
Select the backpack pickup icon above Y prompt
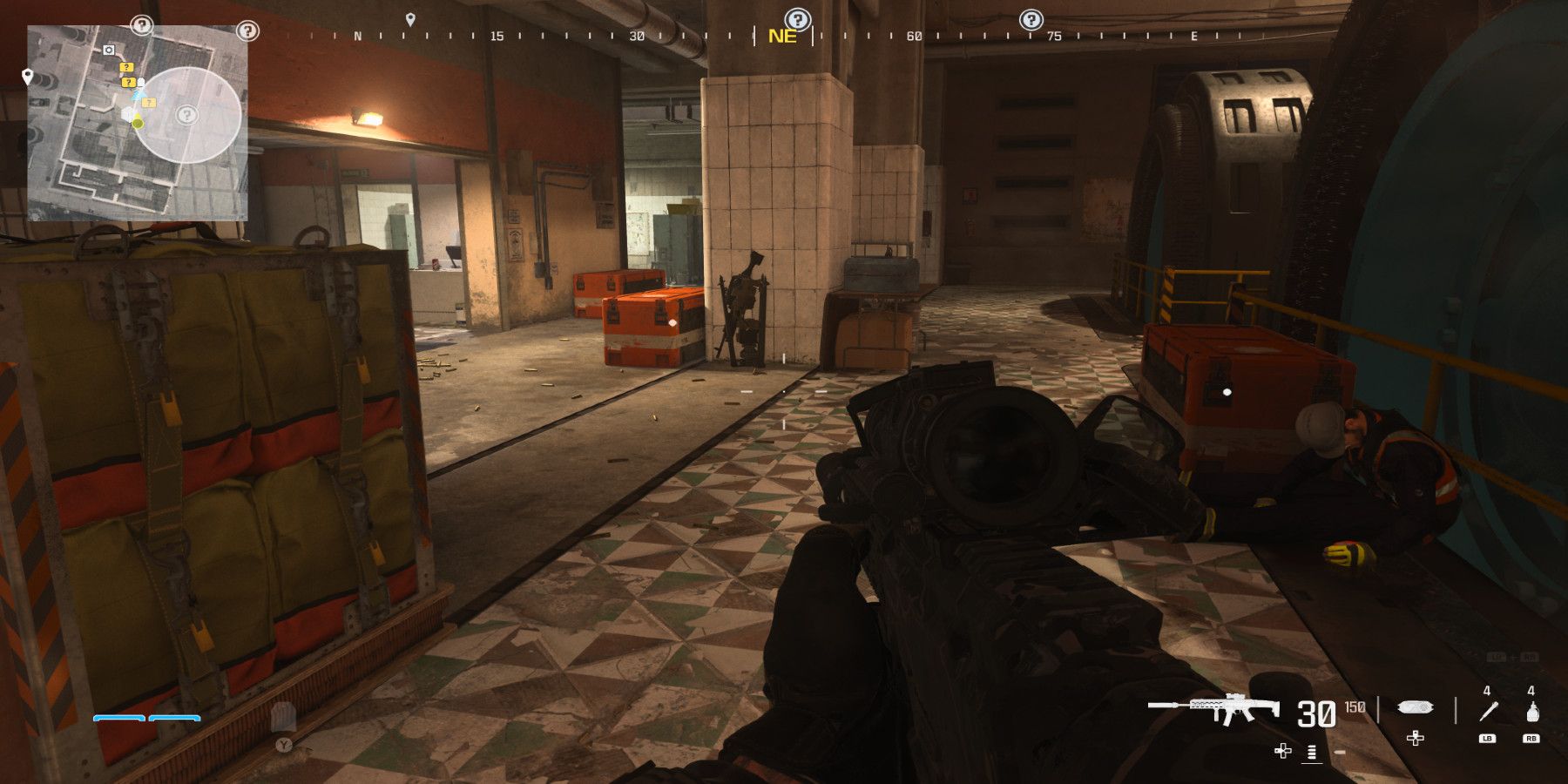(x=283, y=716)
